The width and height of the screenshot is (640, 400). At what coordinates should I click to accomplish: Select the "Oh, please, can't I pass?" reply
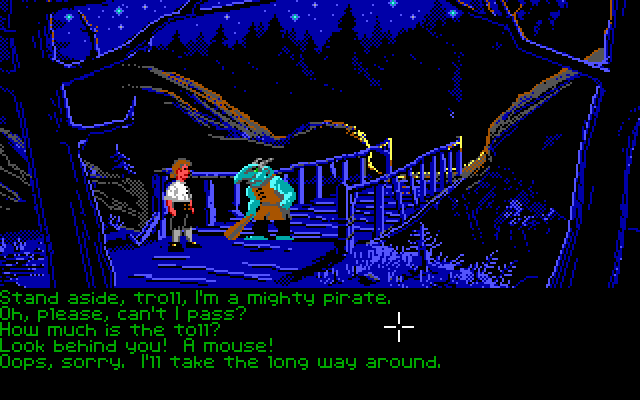tap(123, 314)
